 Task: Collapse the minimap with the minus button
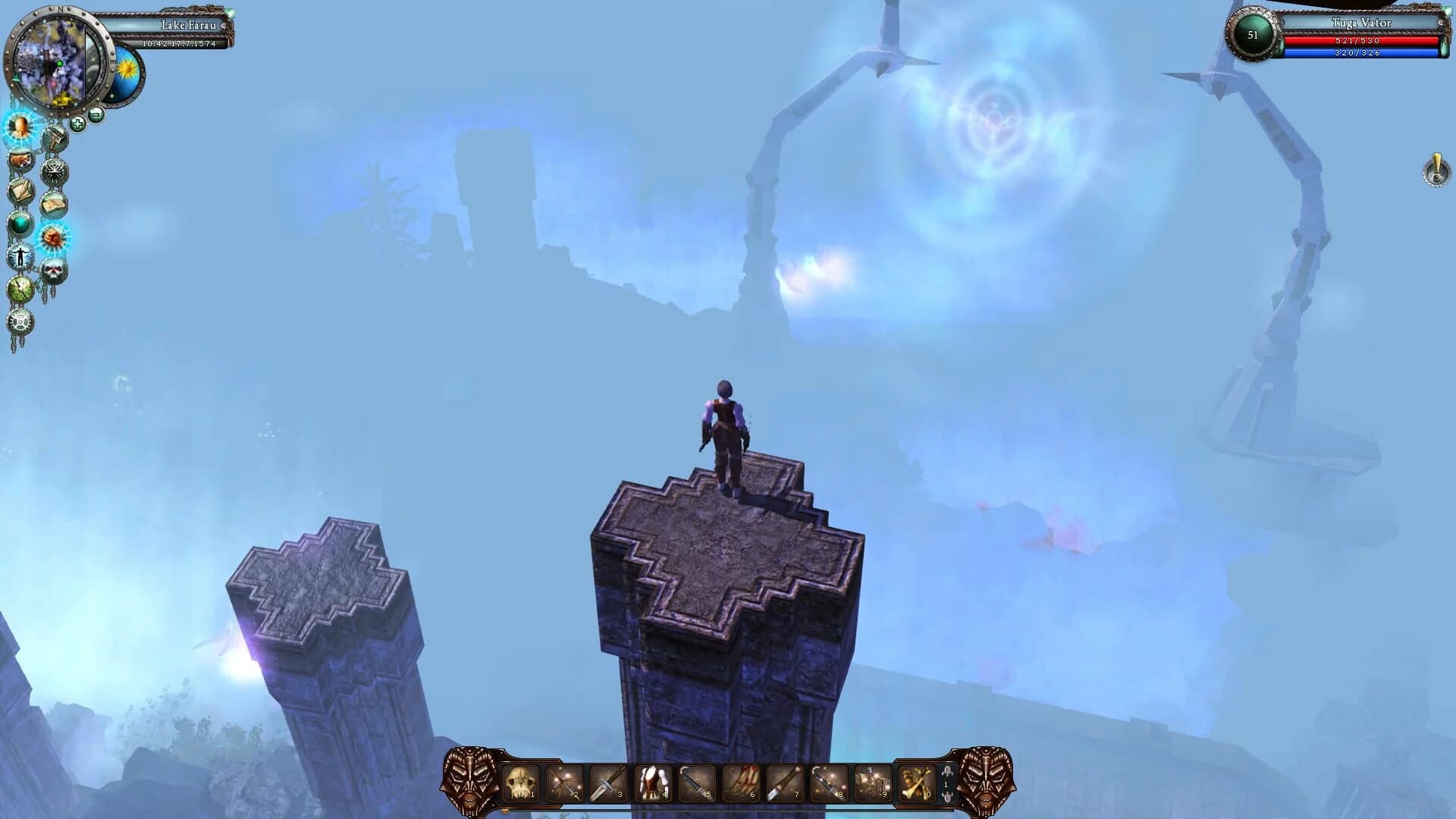click(96, 115)
